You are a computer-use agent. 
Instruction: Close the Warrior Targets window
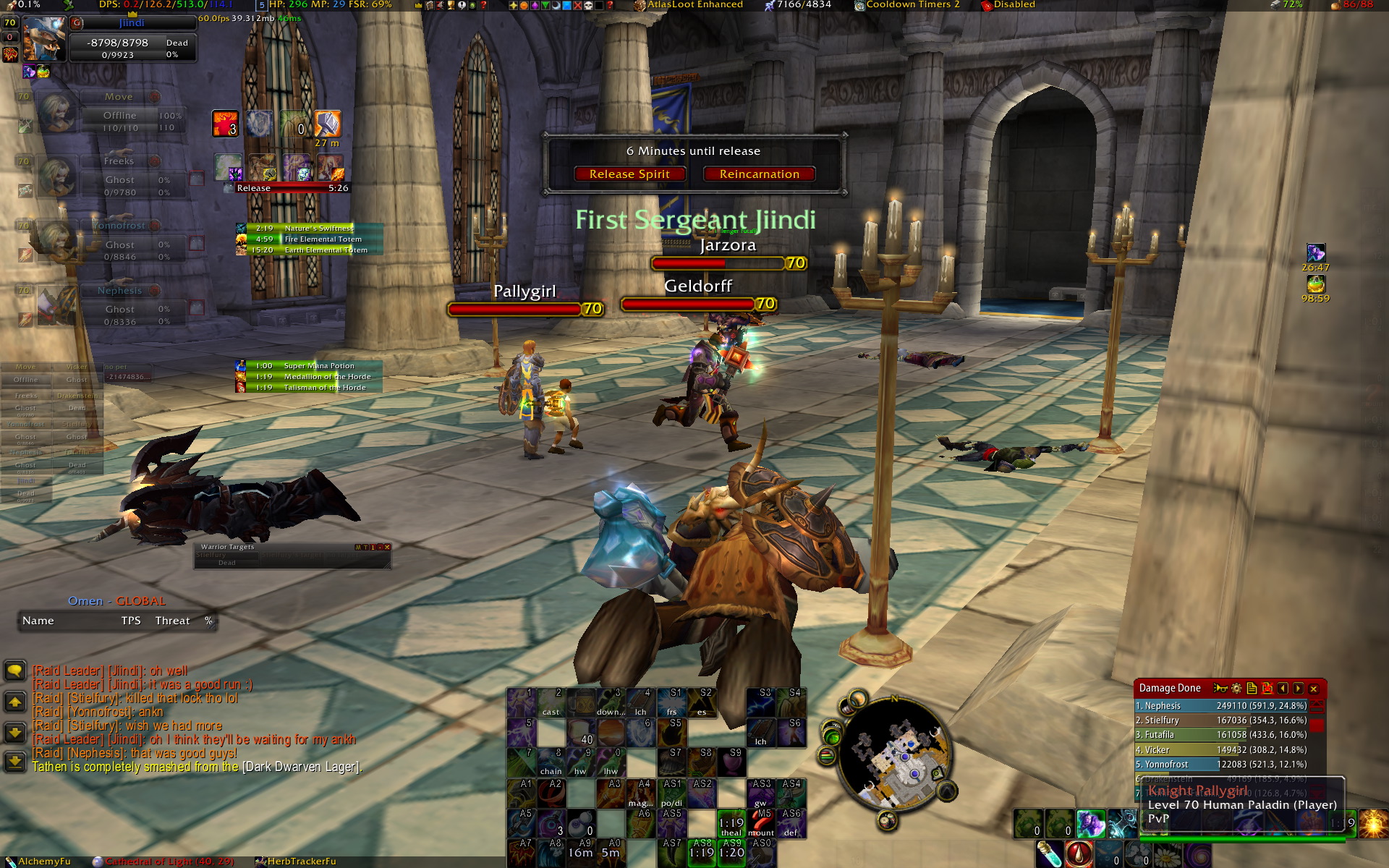(388, 547)
